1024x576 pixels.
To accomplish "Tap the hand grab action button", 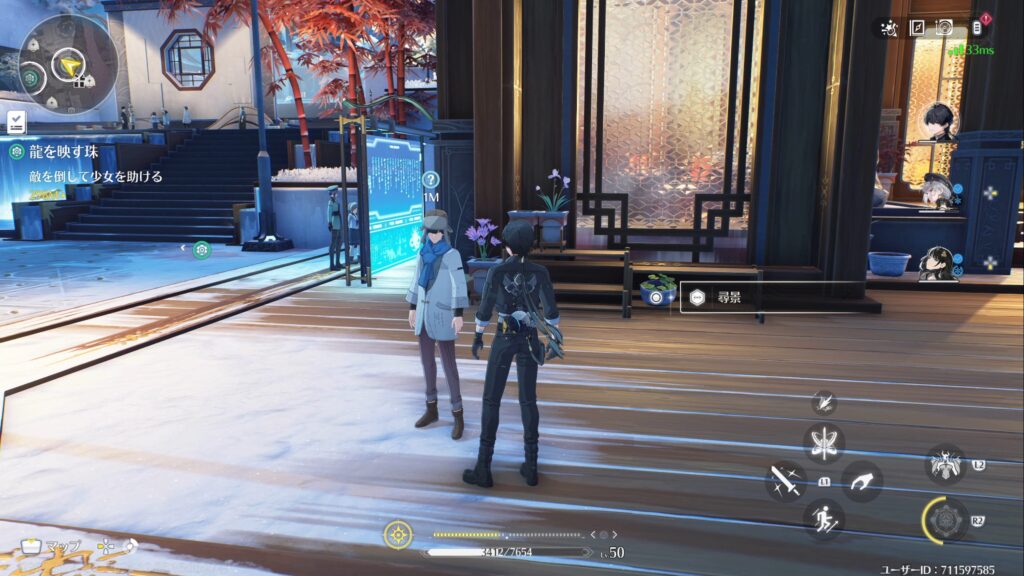I will click(861, 481).
